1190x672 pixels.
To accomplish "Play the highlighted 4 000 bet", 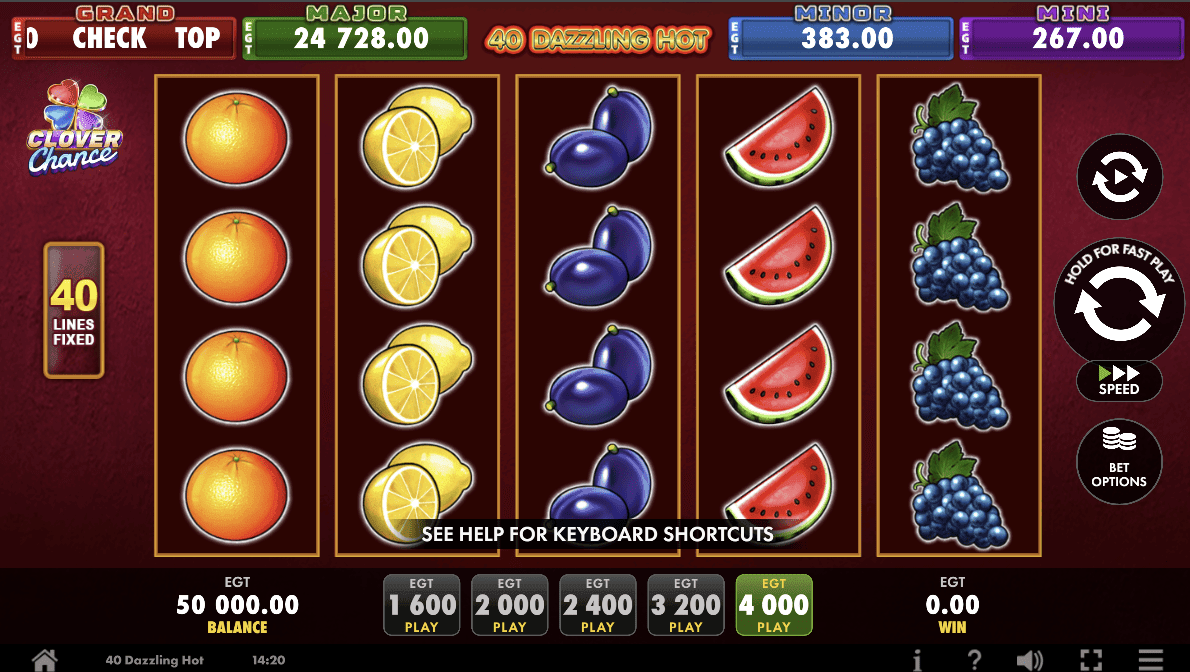I will [x=774, y=605].
